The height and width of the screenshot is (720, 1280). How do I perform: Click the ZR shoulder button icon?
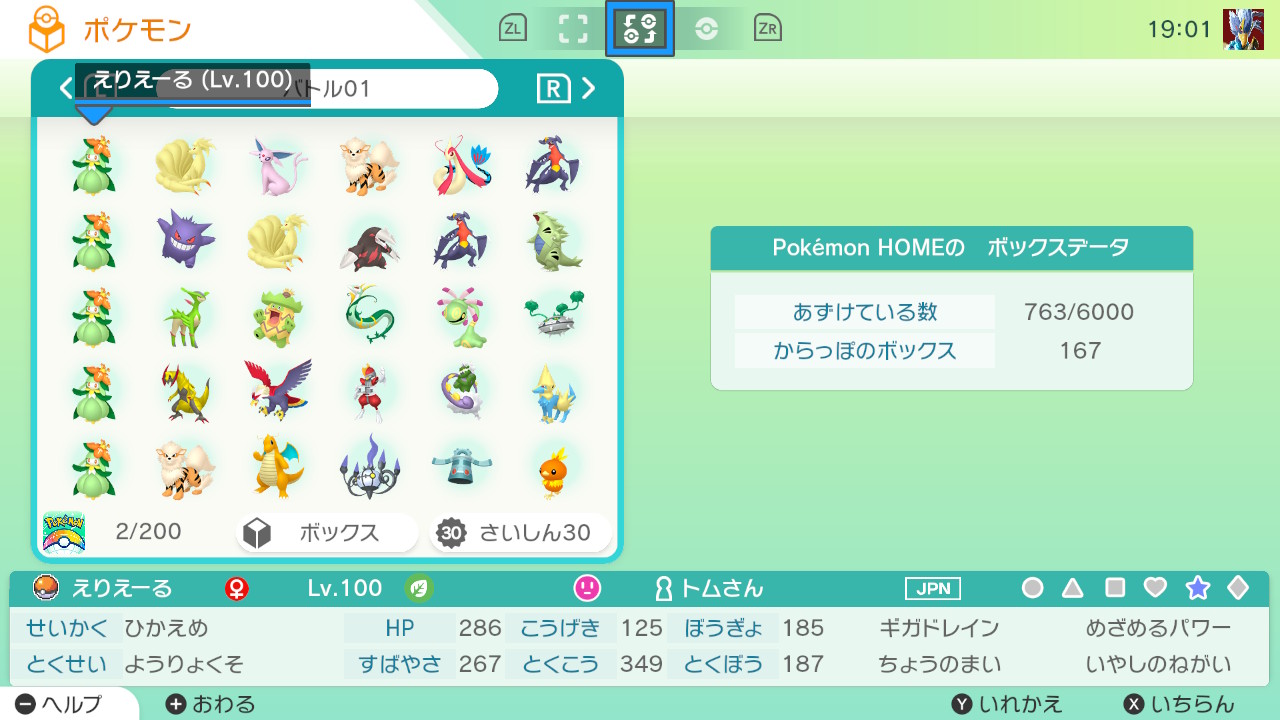coord(765,28)
